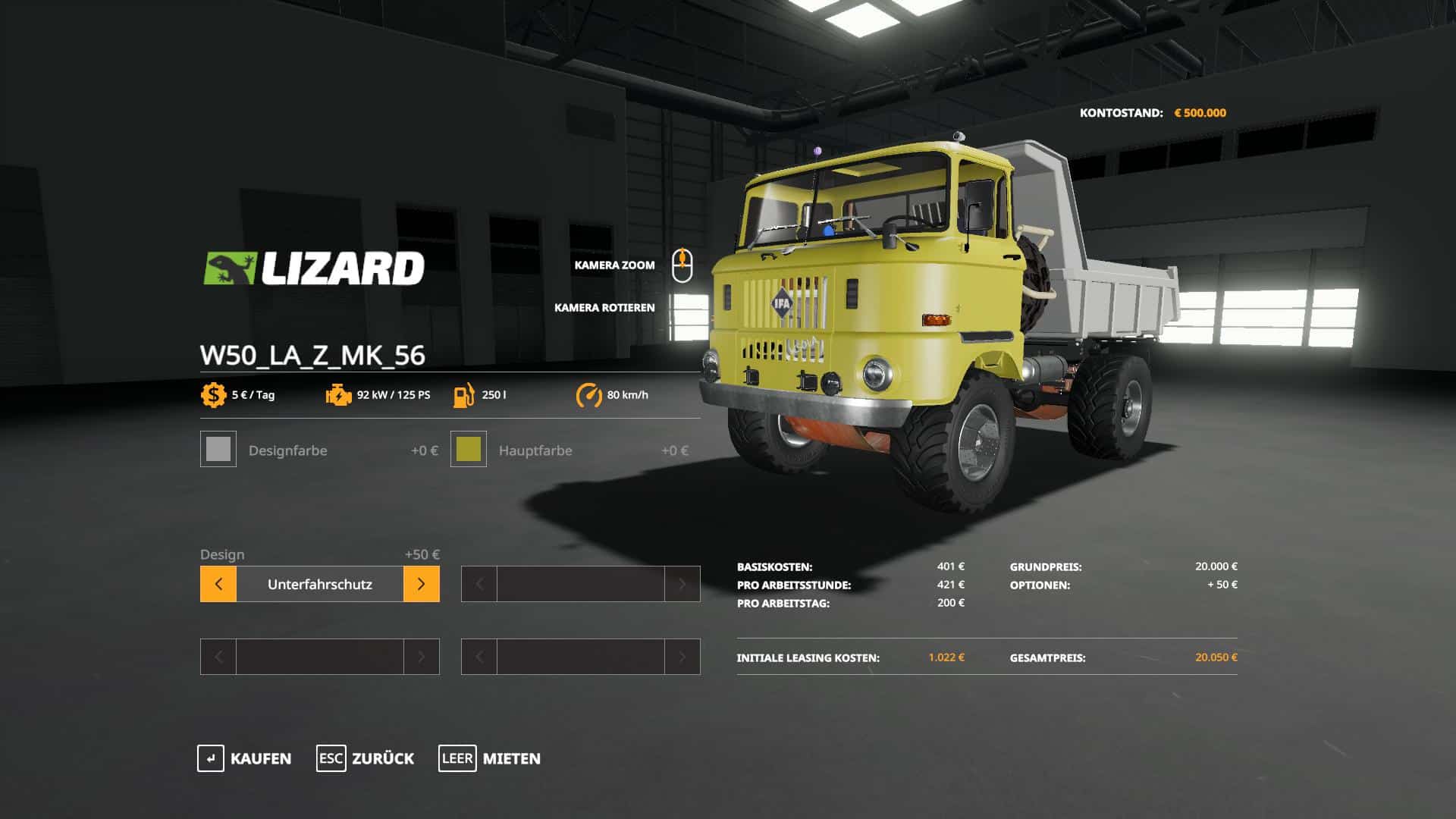Select the previous Design option arrow
The width and height of the screenshot is (1456, 819).
click(x=218, y=584)
